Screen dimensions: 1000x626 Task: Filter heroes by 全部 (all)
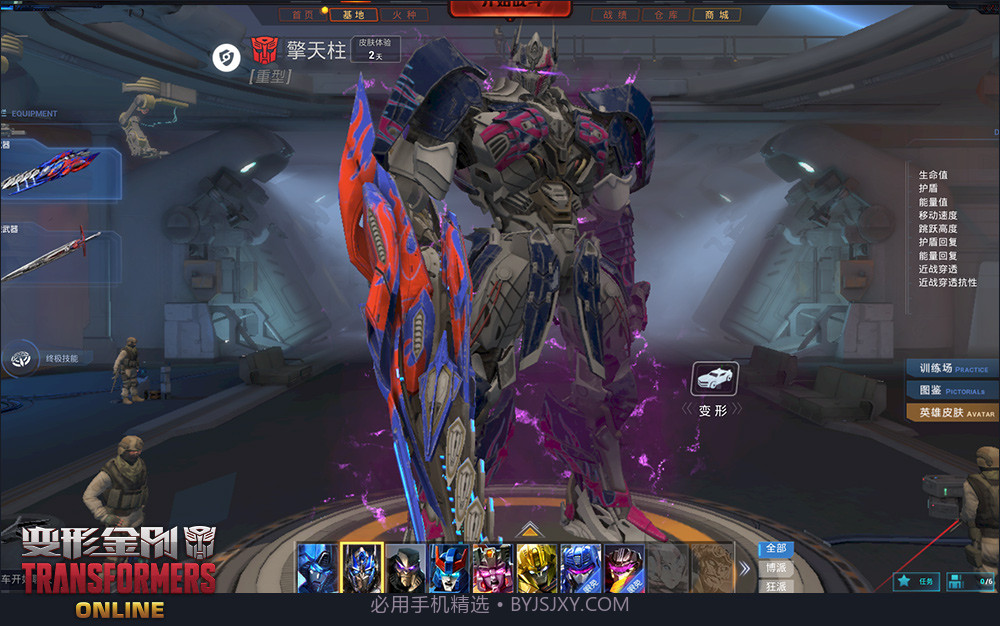point(776,549)
